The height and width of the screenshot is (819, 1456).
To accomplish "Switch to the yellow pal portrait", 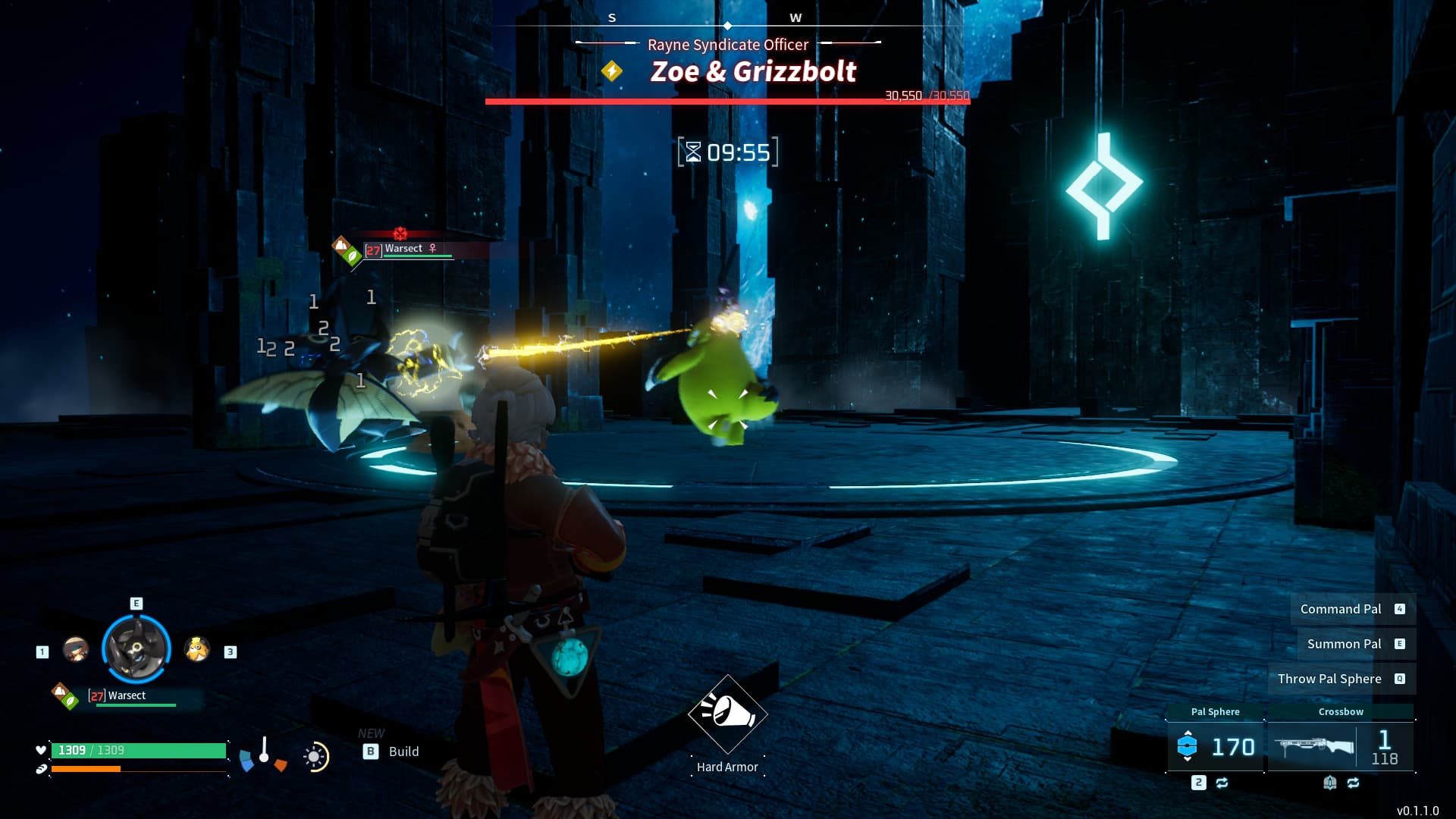I will pos(197,649).
